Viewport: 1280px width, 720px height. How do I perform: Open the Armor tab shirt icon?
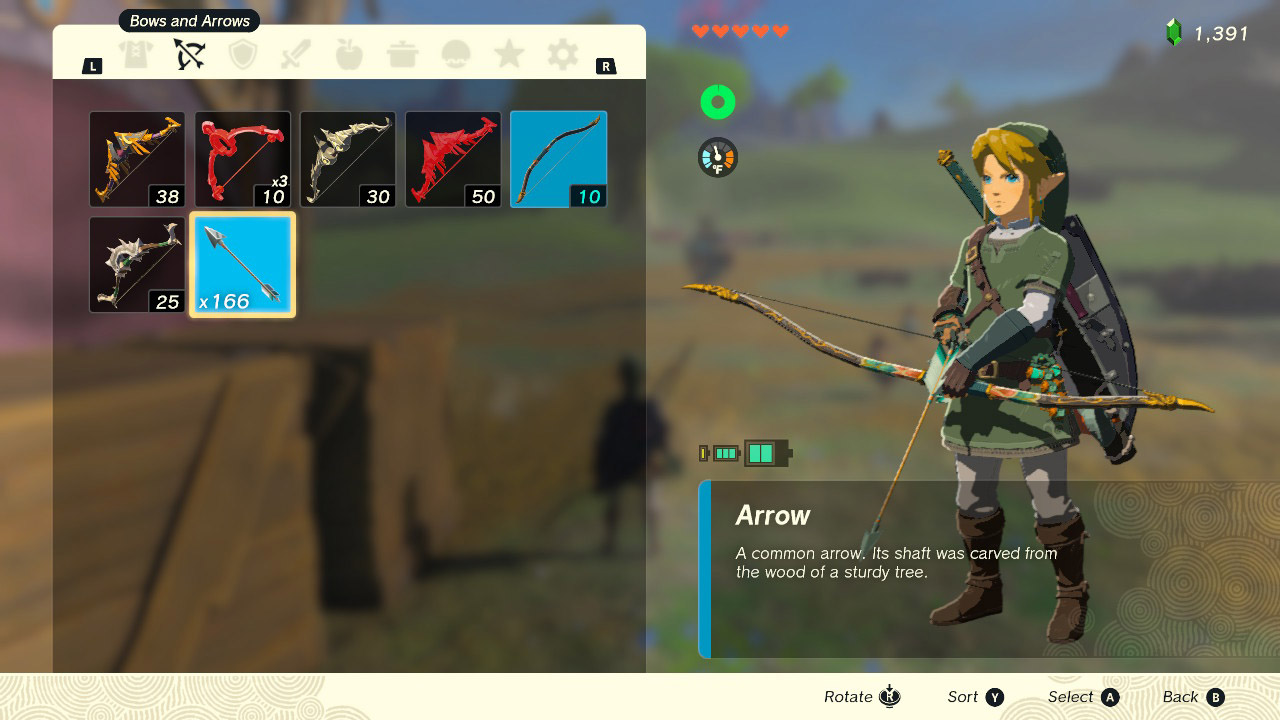coord(137,55)
